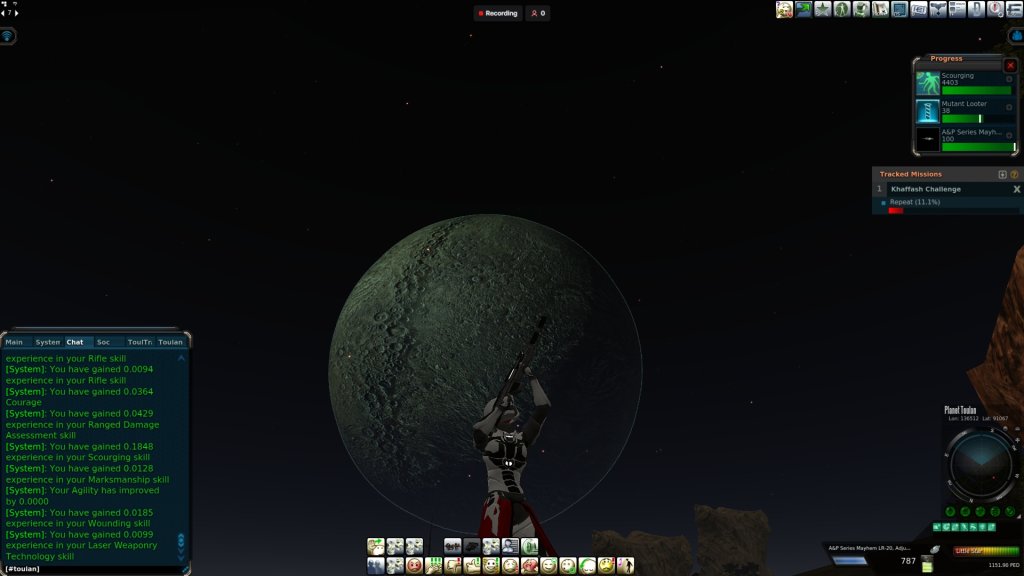Viewport: 1024px width, 576px height.
Task: Open the green humanoid figure toolbar icon
Action: [x=842, y=9]
